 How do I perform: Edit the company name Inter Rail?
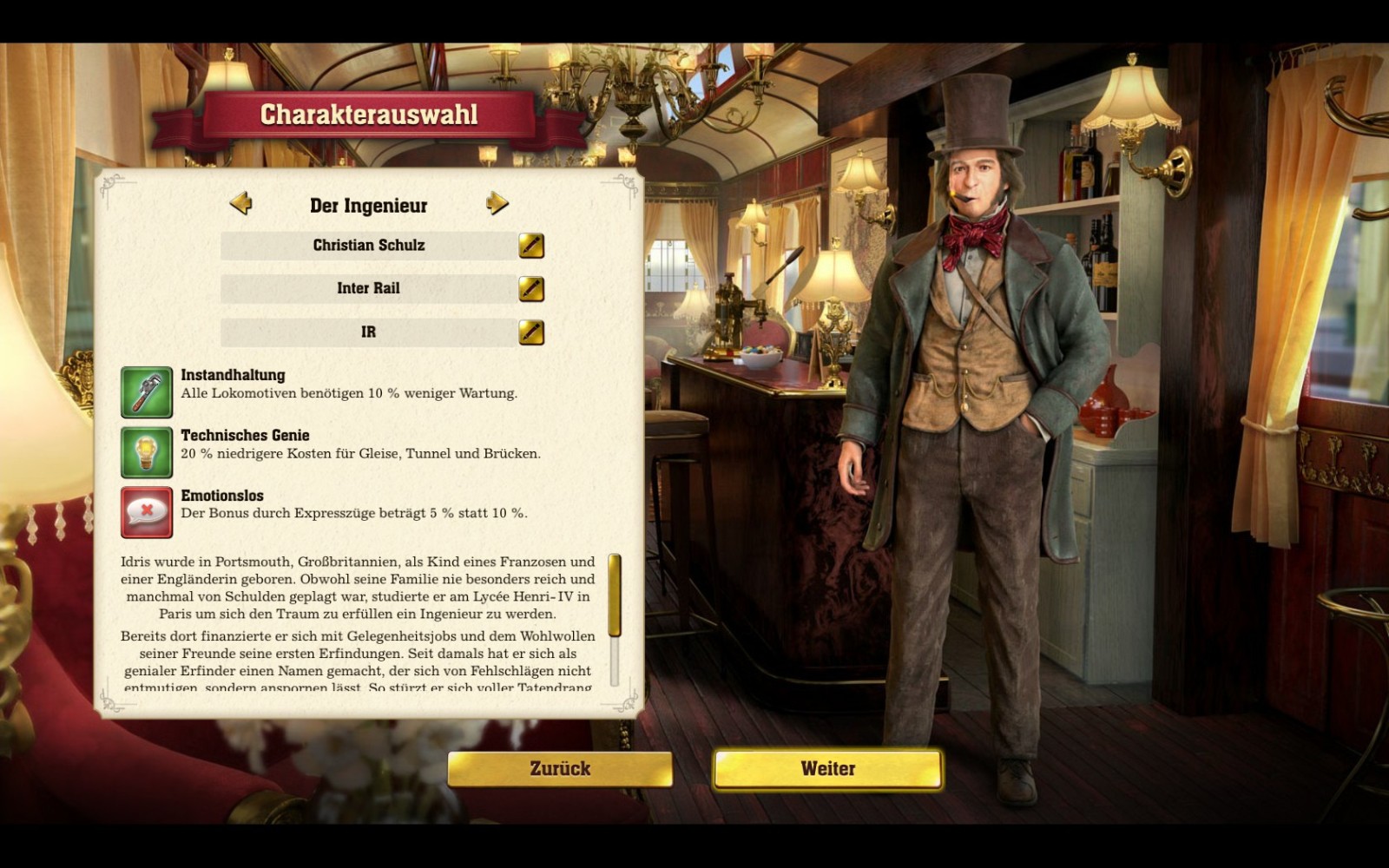[x=531, y=289]
